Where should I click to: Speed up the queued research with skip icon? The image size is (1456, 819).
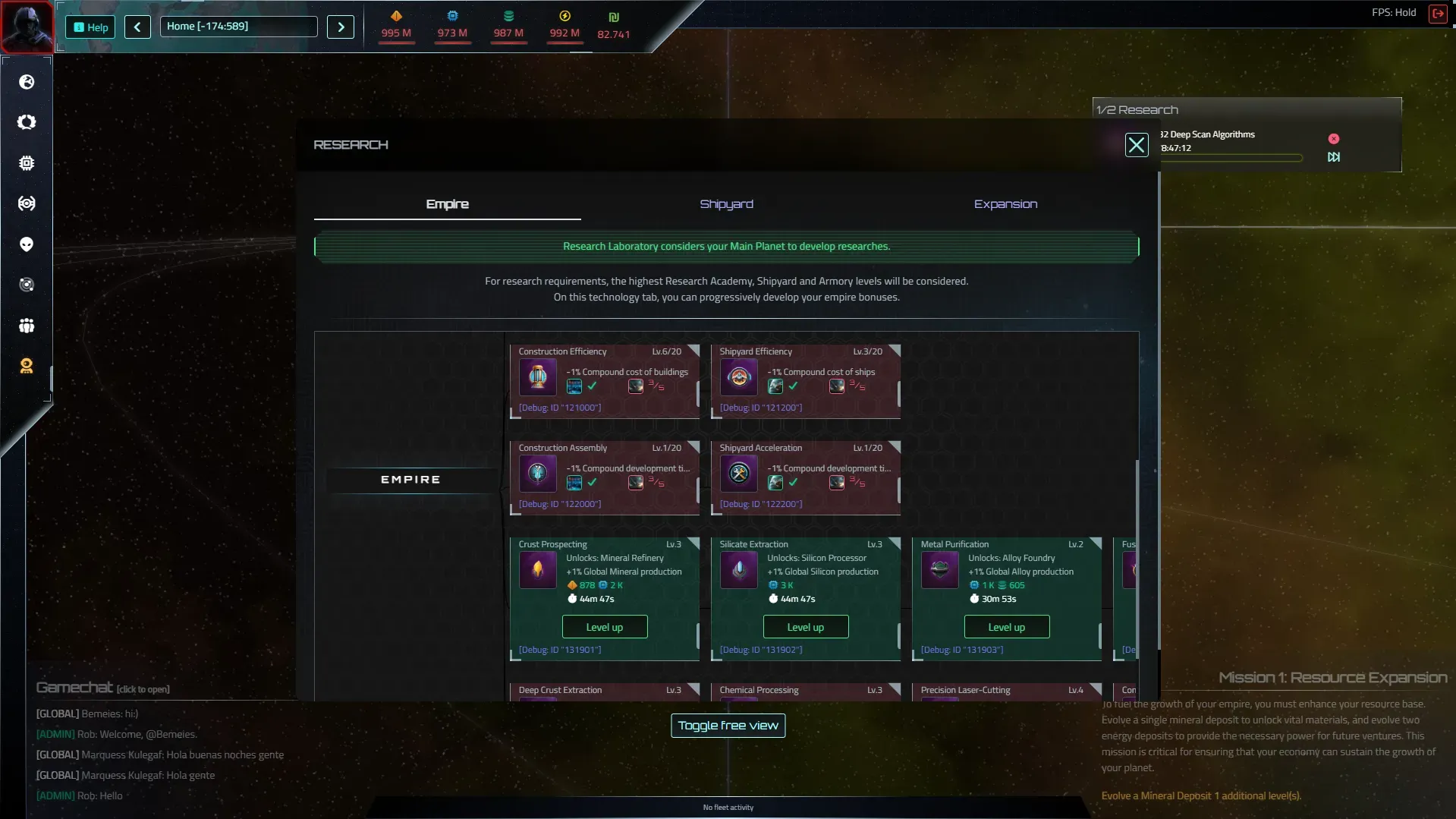pyautogui.click(x=1333, y=157)
